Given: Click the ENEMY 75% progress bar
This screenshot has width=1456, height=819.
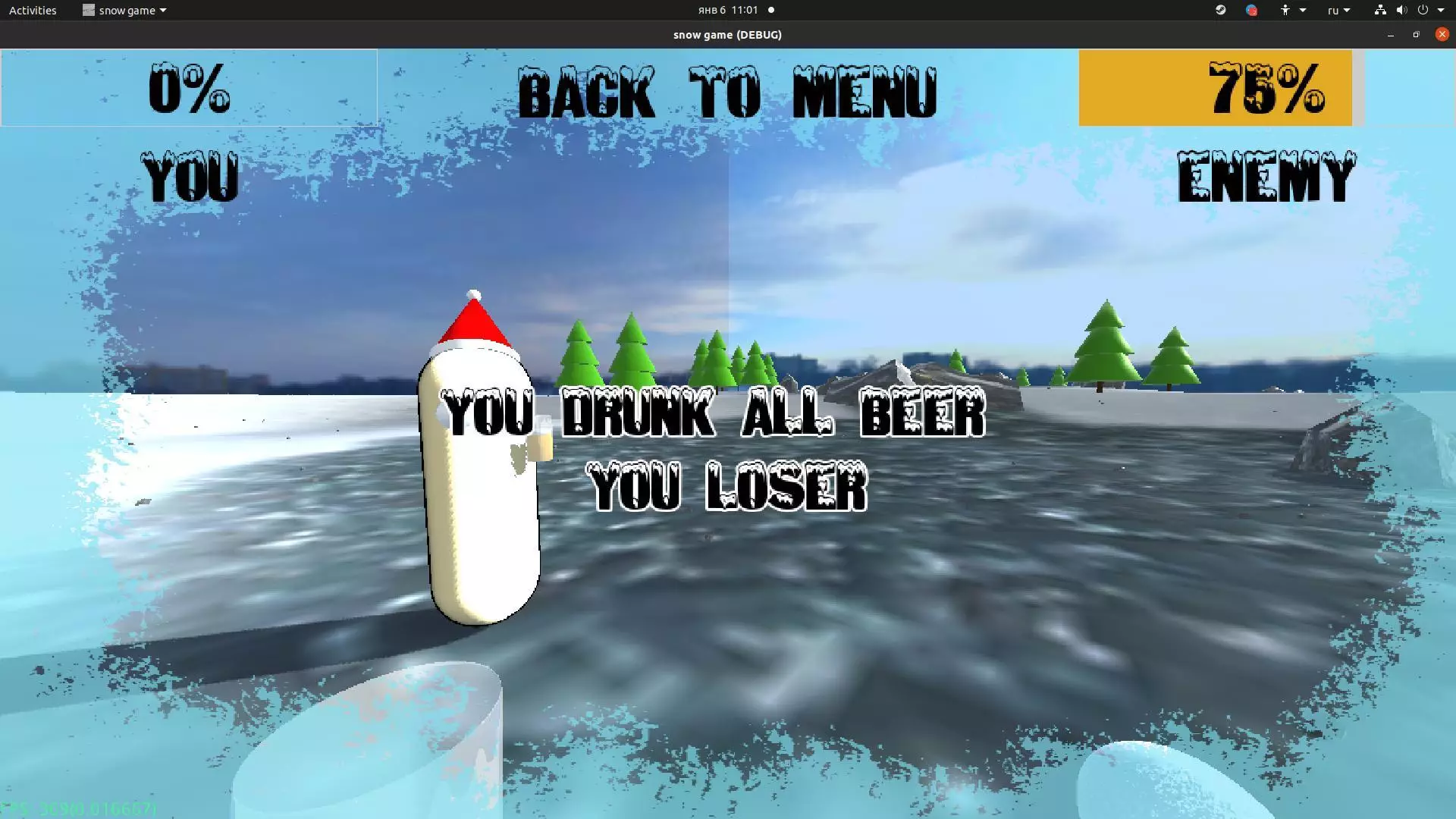Looking at the screenshot, I should click(x=1215, y=87).
